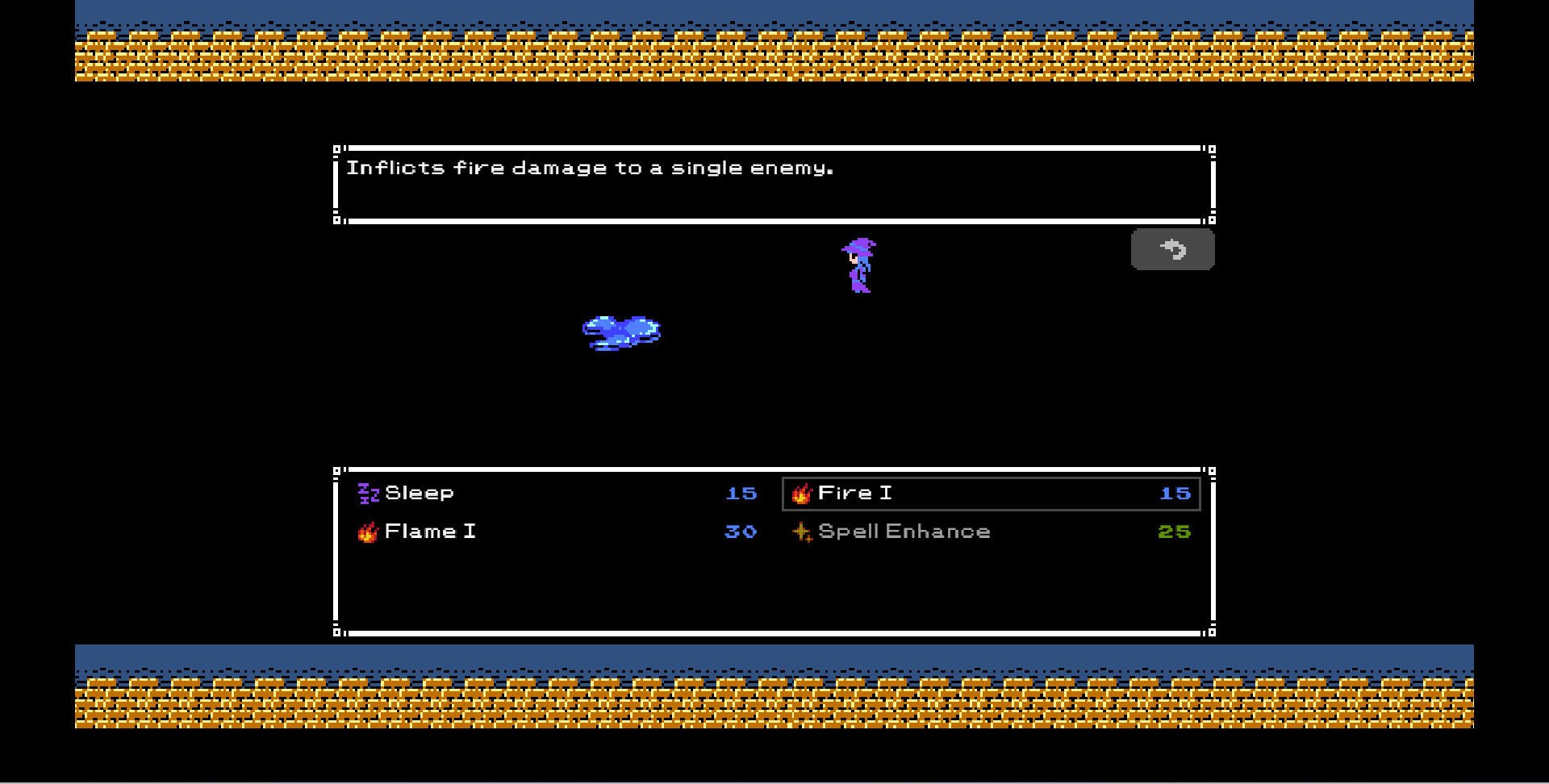This screenshot has height=784, width=1549.
Task: Click the golden brick border at the top
Action: (x=774, y=56)
